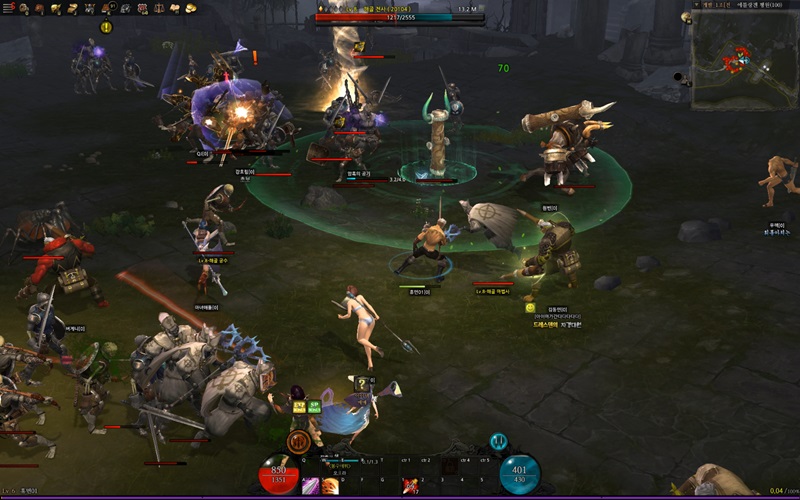Screen dimensions: 800x500
Task: Toggle the minimap dropdown arrow
Action: click(695, 5)
